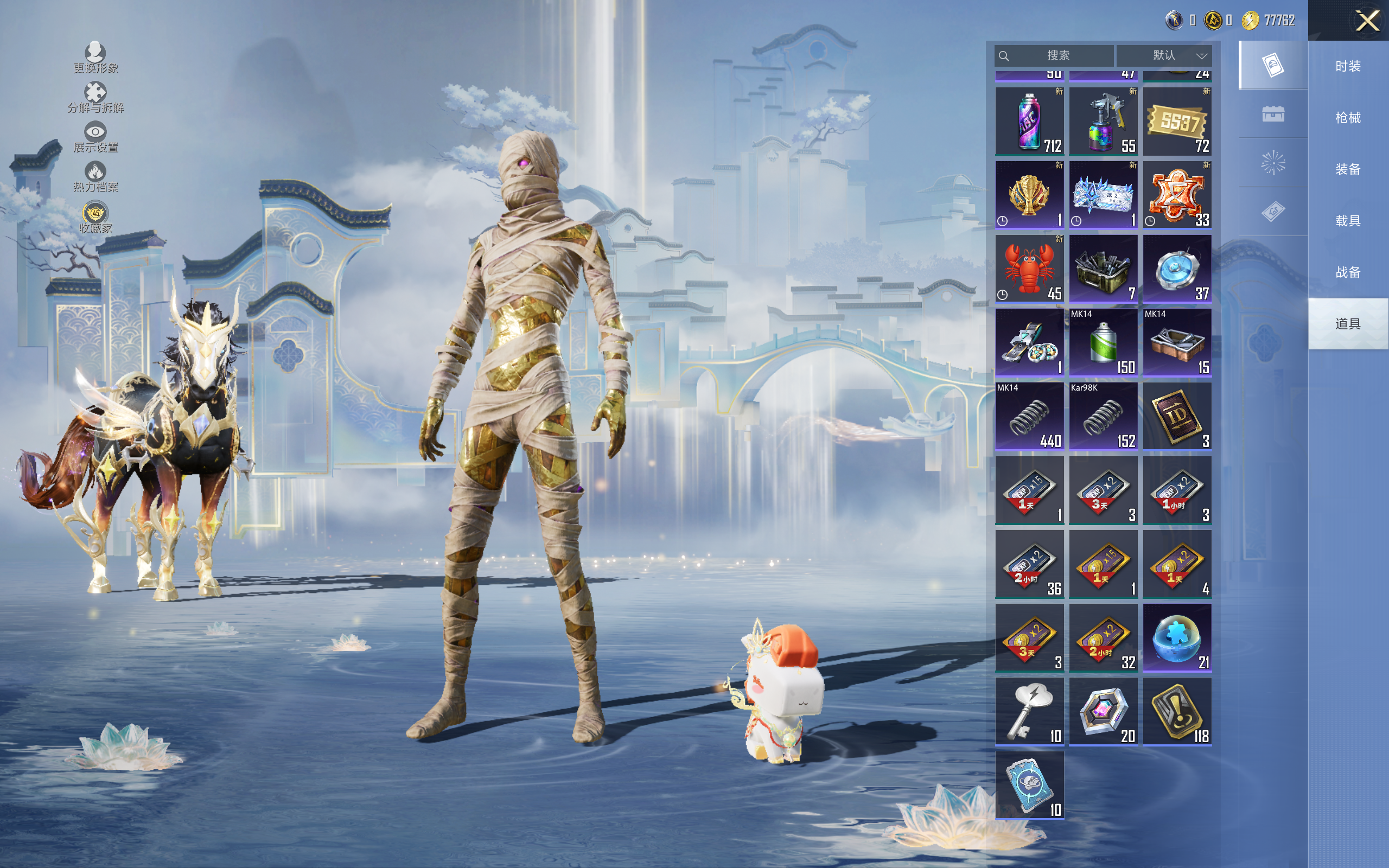Select the ID rename card

(1177, 416)
